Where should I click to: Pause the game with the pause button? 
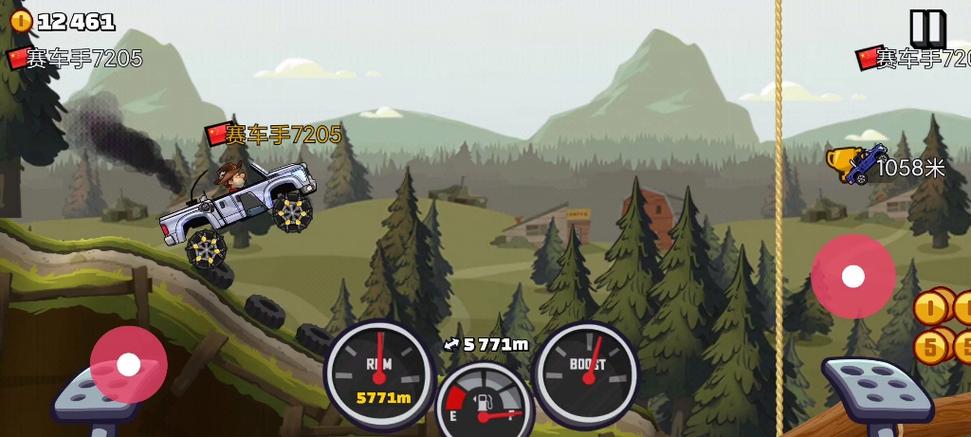[927, 27]
